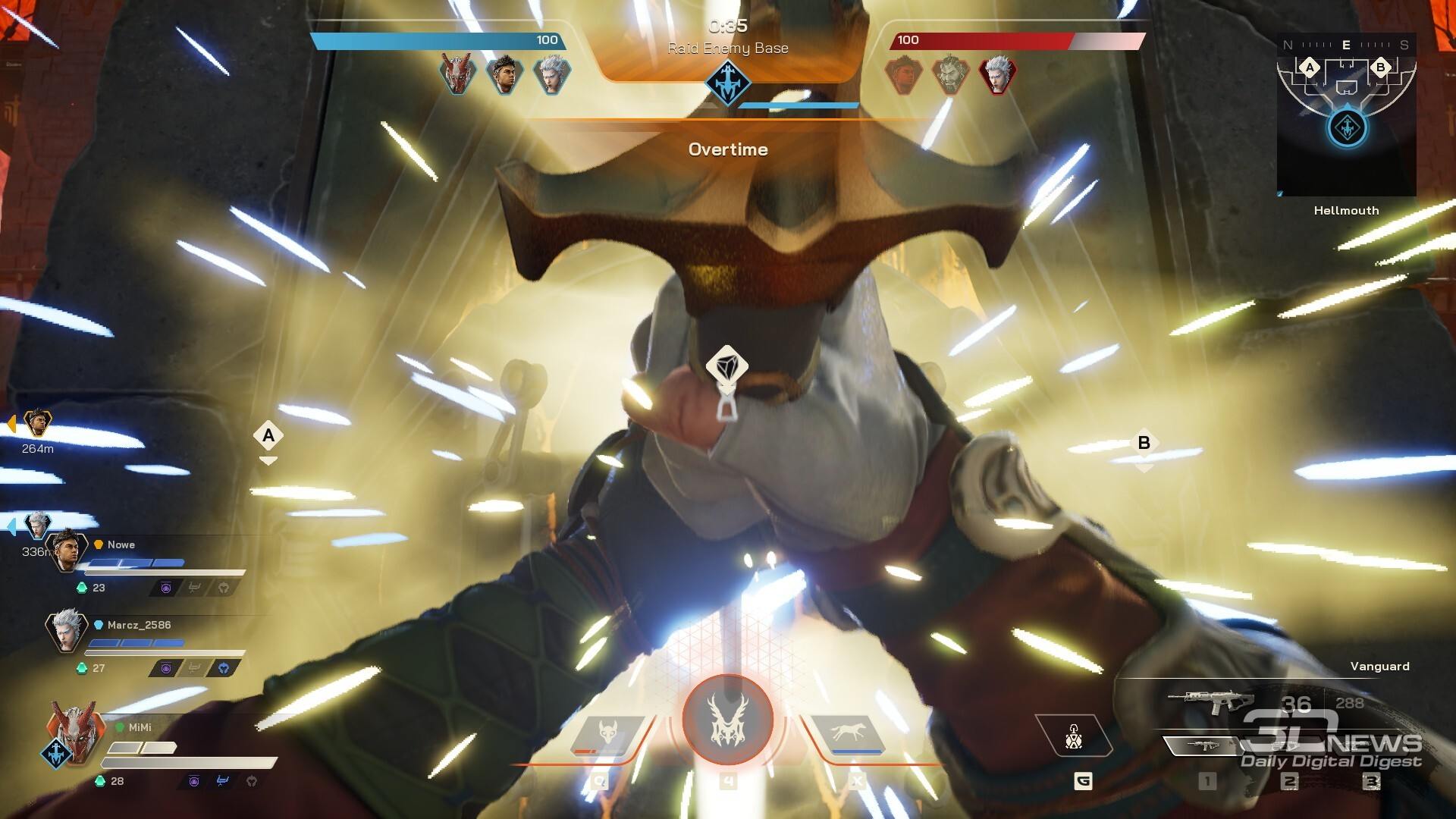Viewport: 1456px width, 819px height.
Task: Select the B point marker on minimap
Action: [1380, 67]
